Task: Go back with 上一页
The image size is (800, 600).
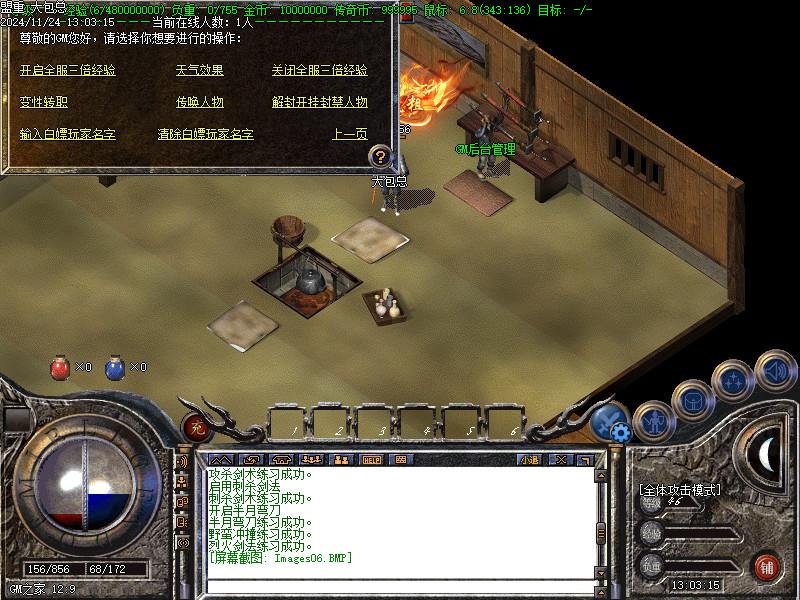Action: 349,134
